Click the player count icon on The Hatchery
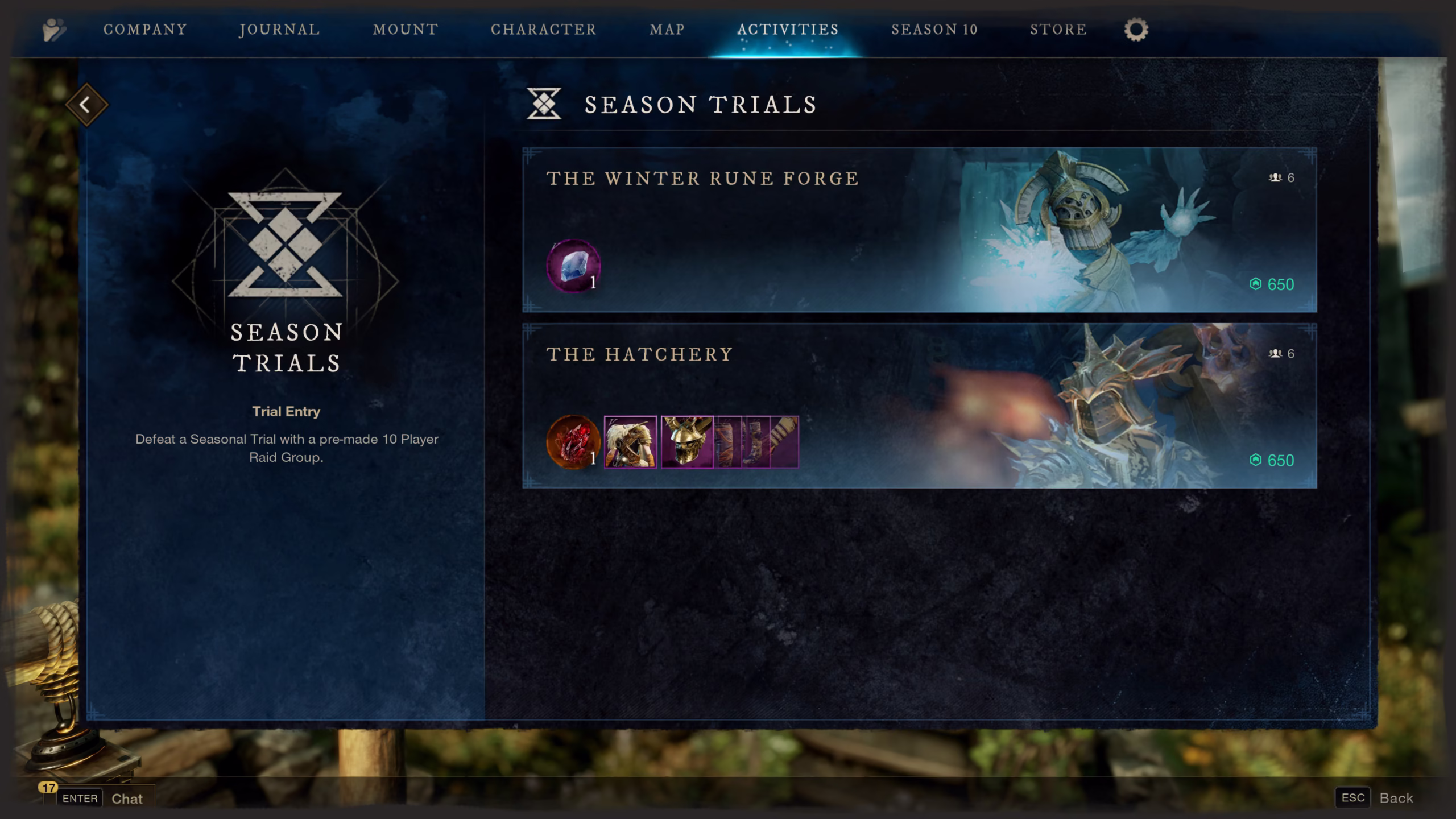Viewport: 1456px width, 819px height. 1277,353
